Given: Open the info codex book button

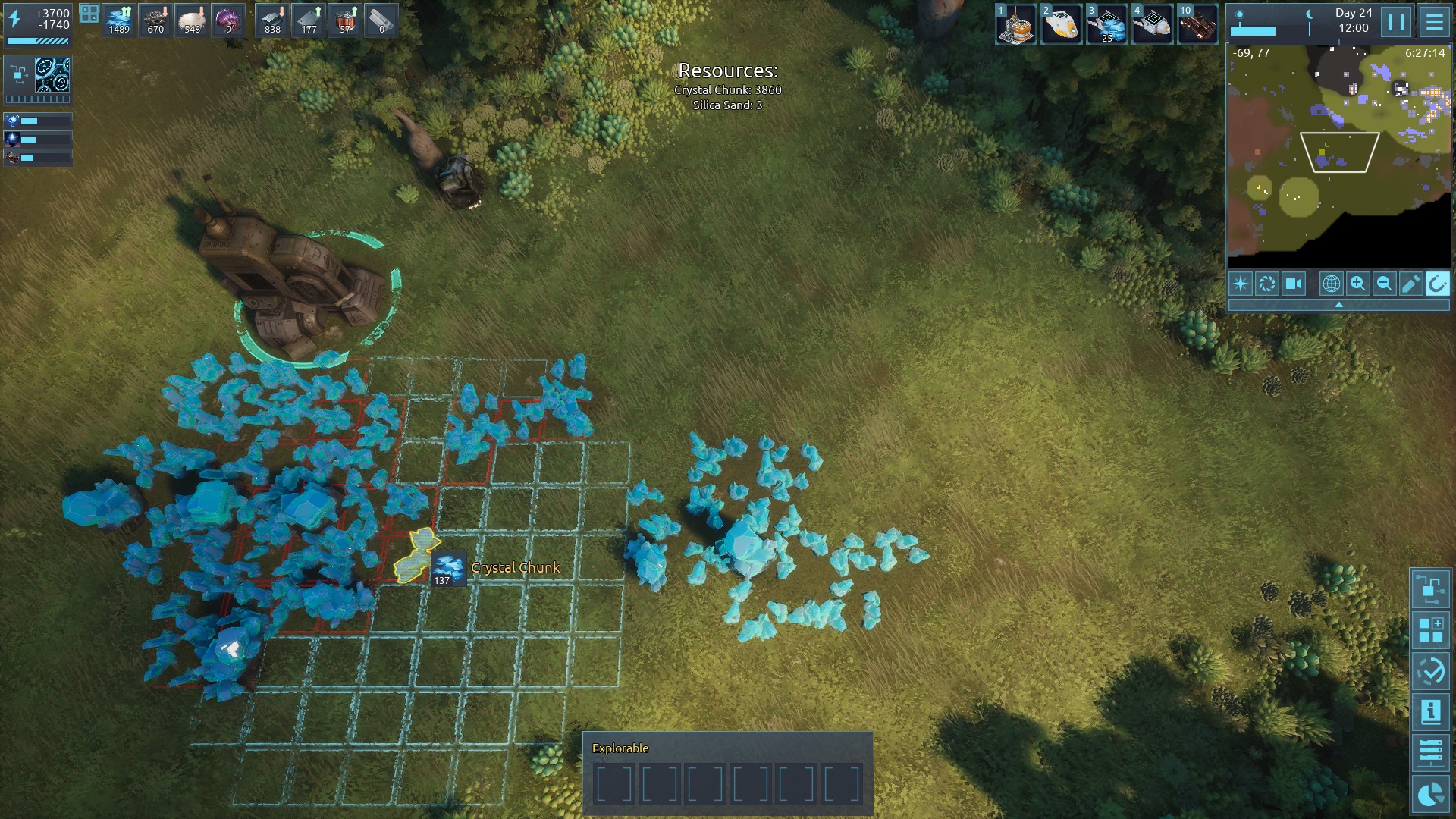Looking at the screenshot, I should coord(1430,712).
